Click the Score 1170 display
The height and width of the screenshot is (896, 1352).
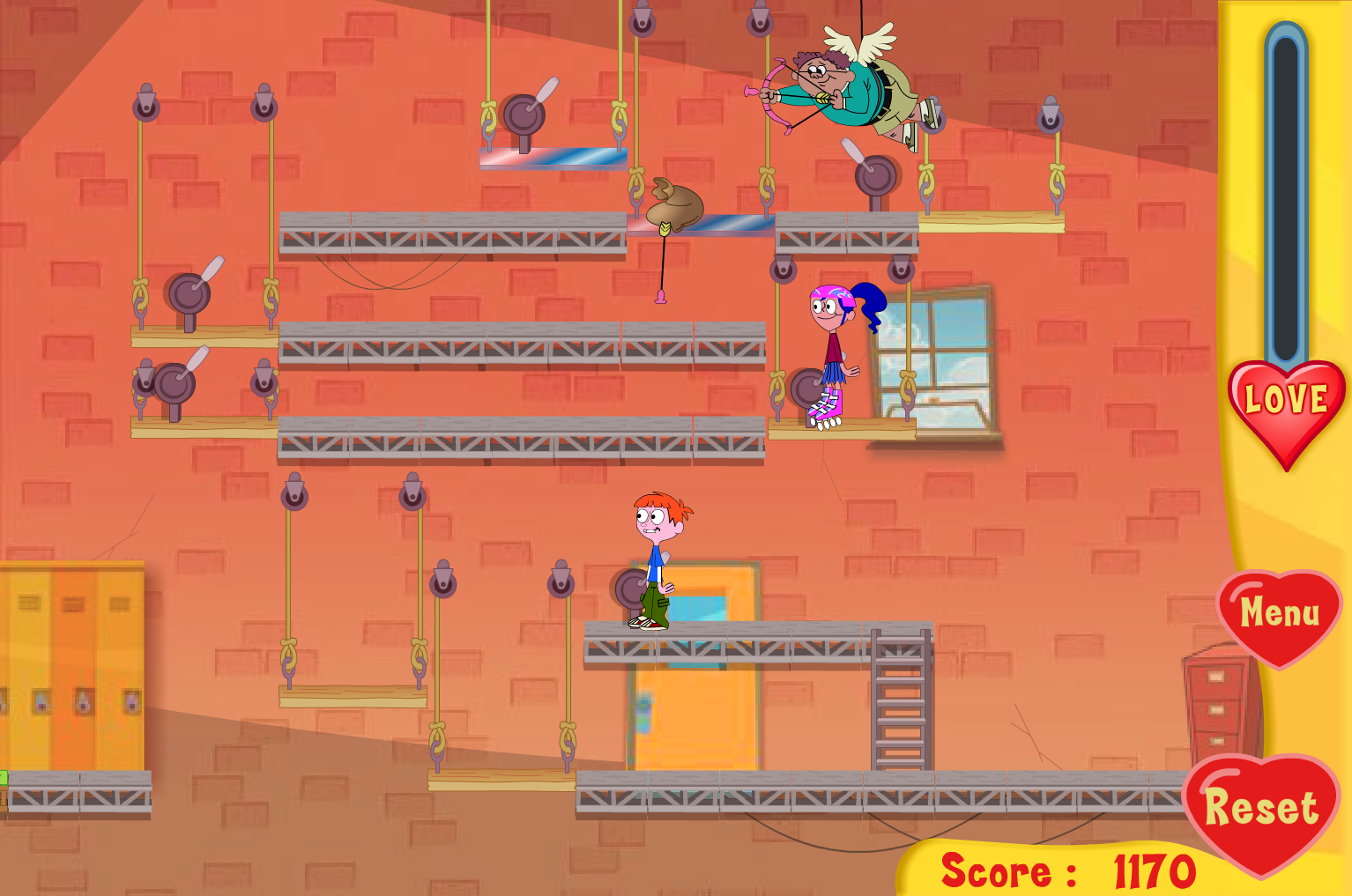tap(1066, 872)
